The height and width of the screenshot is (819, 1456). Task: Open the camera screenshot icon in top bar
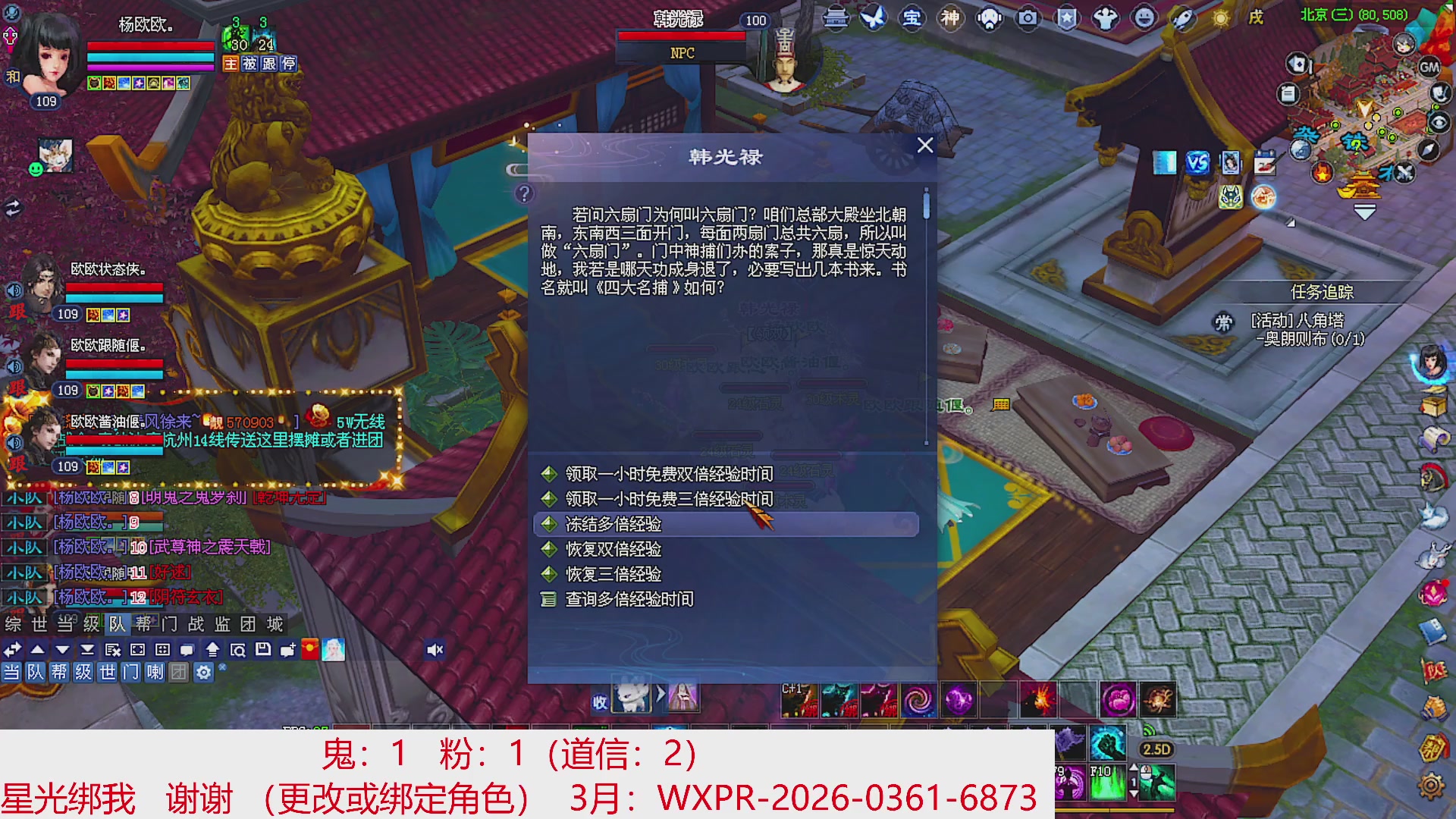(x=1026, y=17)
